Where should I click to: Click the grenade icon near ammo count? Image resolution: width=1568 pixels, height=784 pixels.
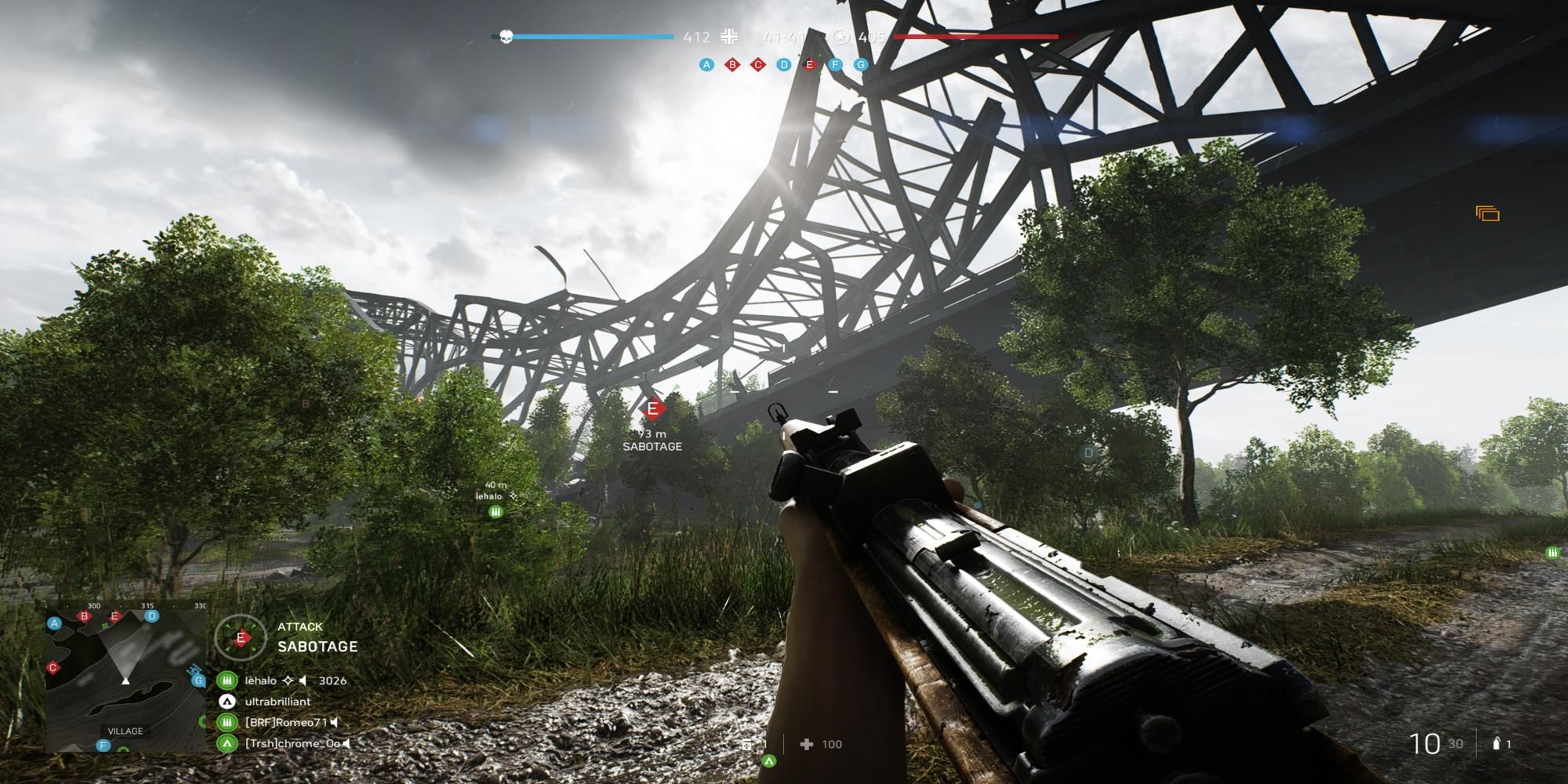pos(1498,744)
